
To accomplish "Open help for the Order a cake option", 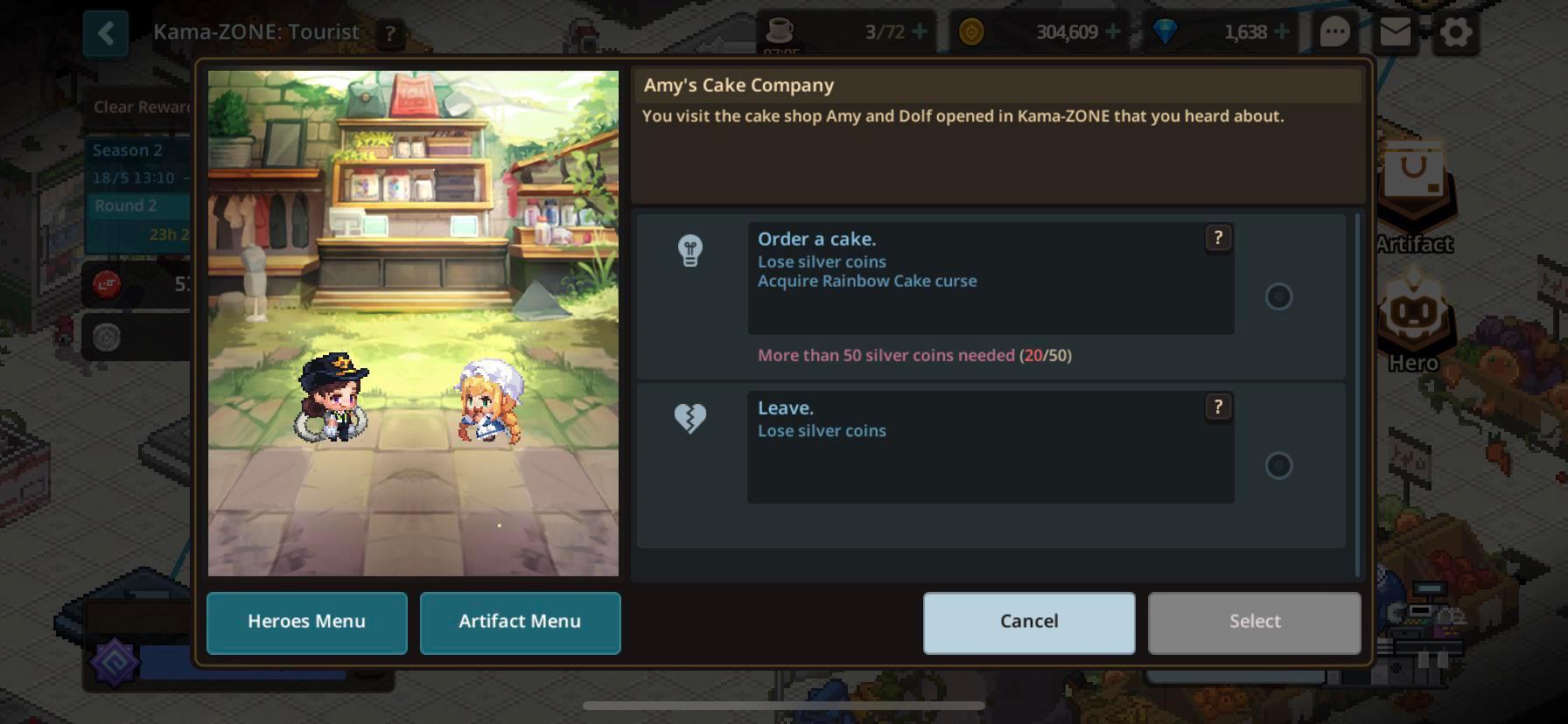I will coord(1219,237).
